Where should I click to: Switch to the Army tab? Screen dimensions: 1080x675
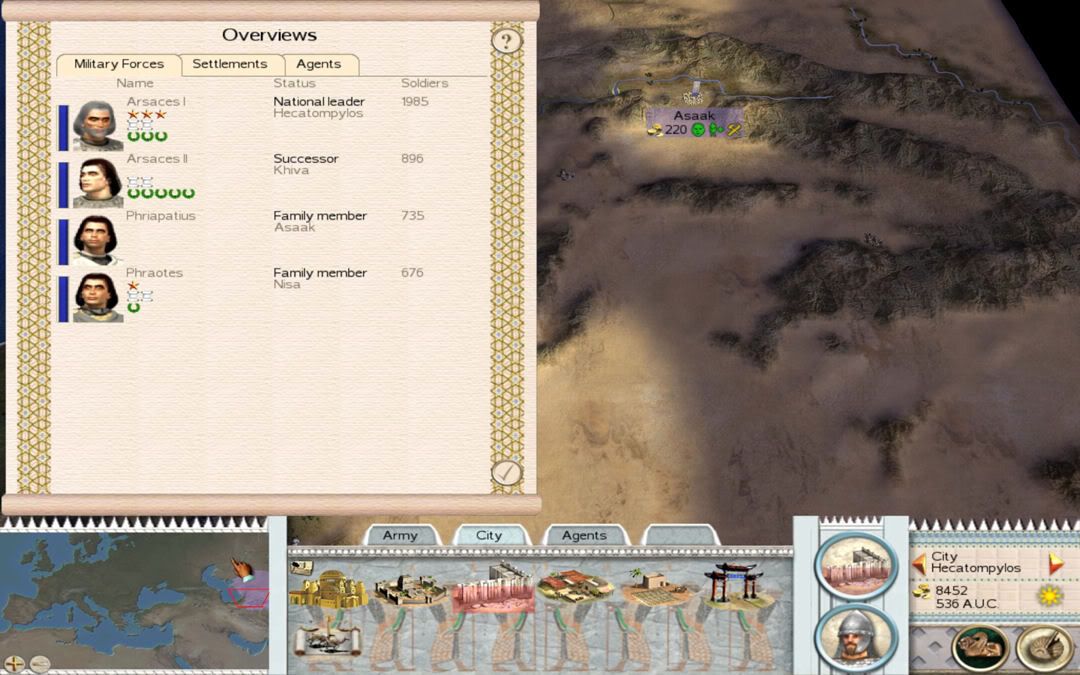[400, 536]
